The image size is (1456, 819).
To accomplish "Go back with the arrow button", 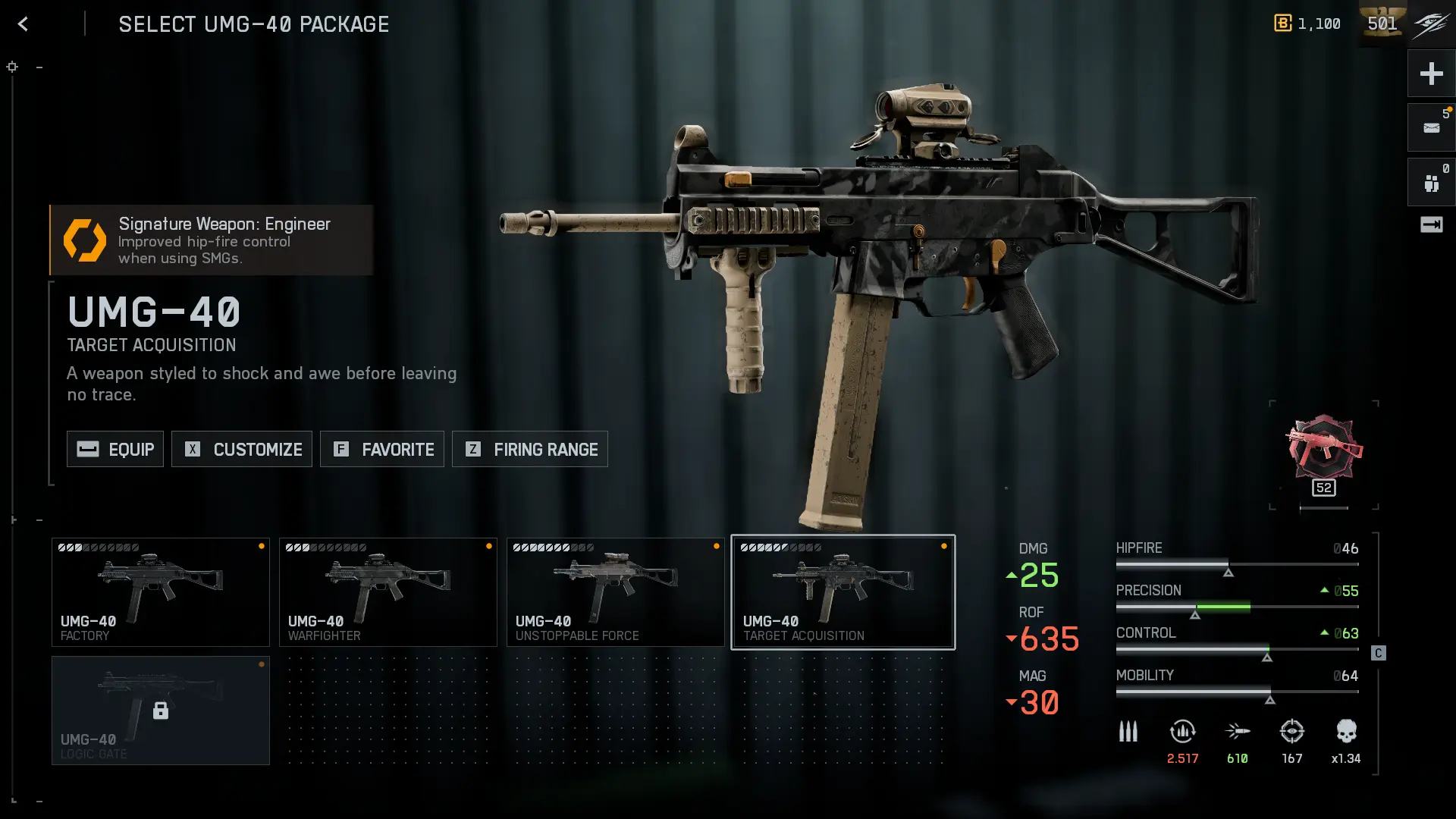I will click(23, 24).
